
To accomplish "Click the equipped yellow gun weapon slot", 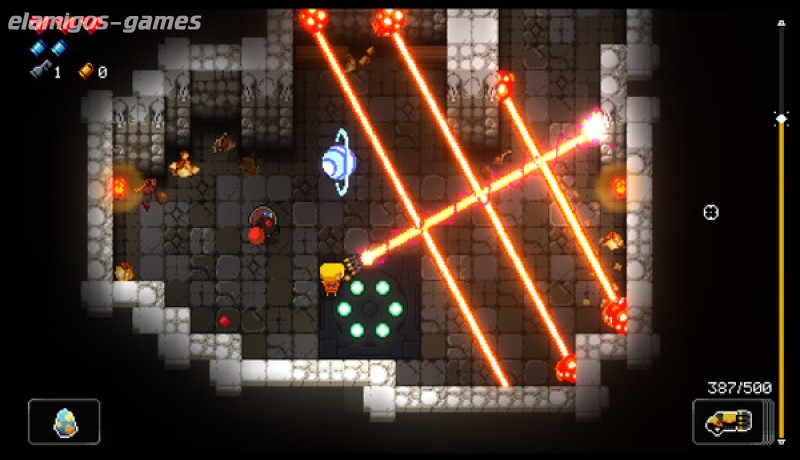I will (730, 421).
